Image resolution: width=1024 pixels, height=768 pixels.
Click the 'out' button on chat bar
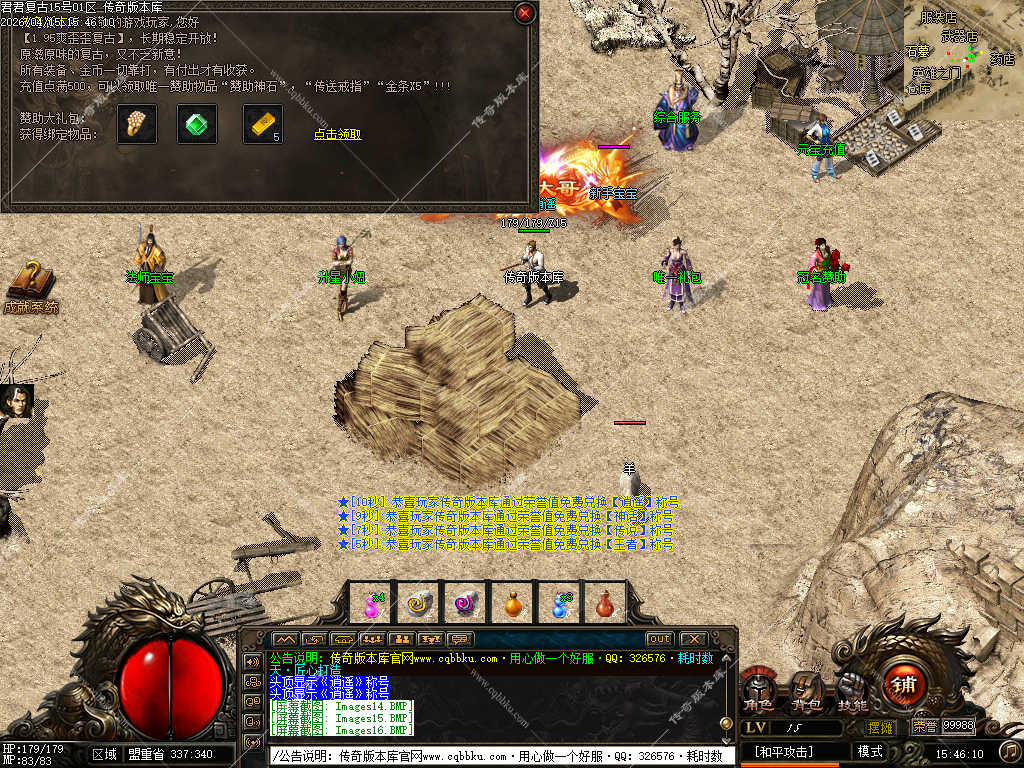(x=659, y=639)
